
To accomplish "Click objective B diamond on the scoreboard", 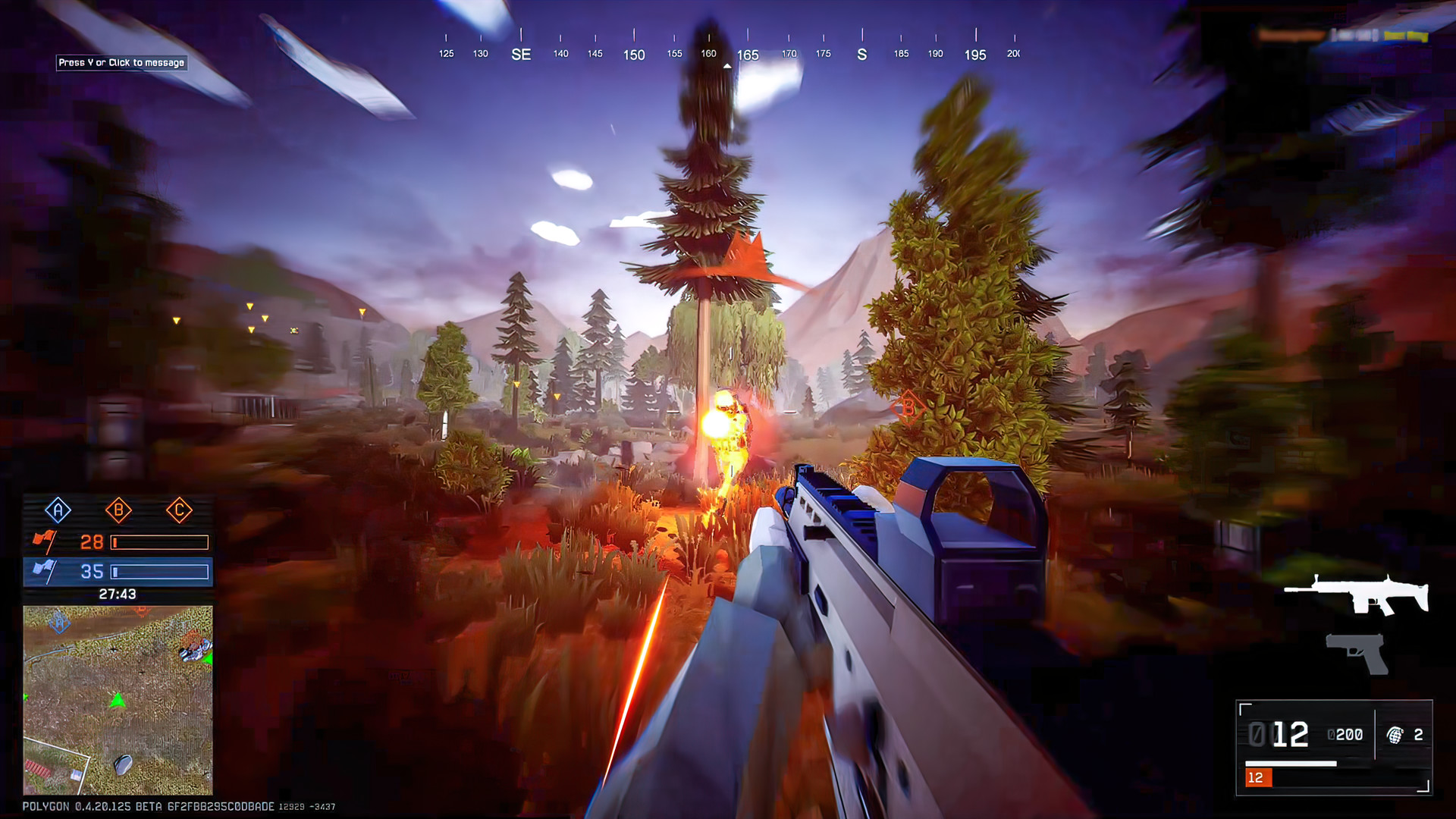I will coord(118,511).
